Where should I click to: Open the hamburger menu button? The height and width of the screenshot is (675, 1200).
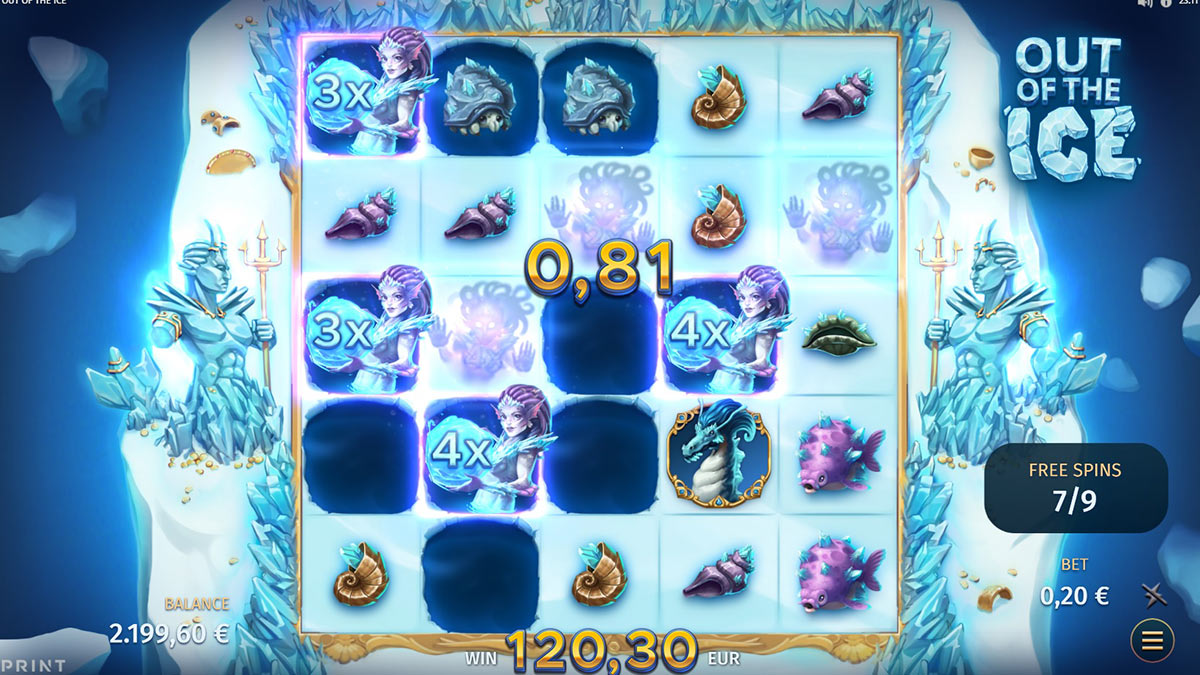coord(1152,640)
